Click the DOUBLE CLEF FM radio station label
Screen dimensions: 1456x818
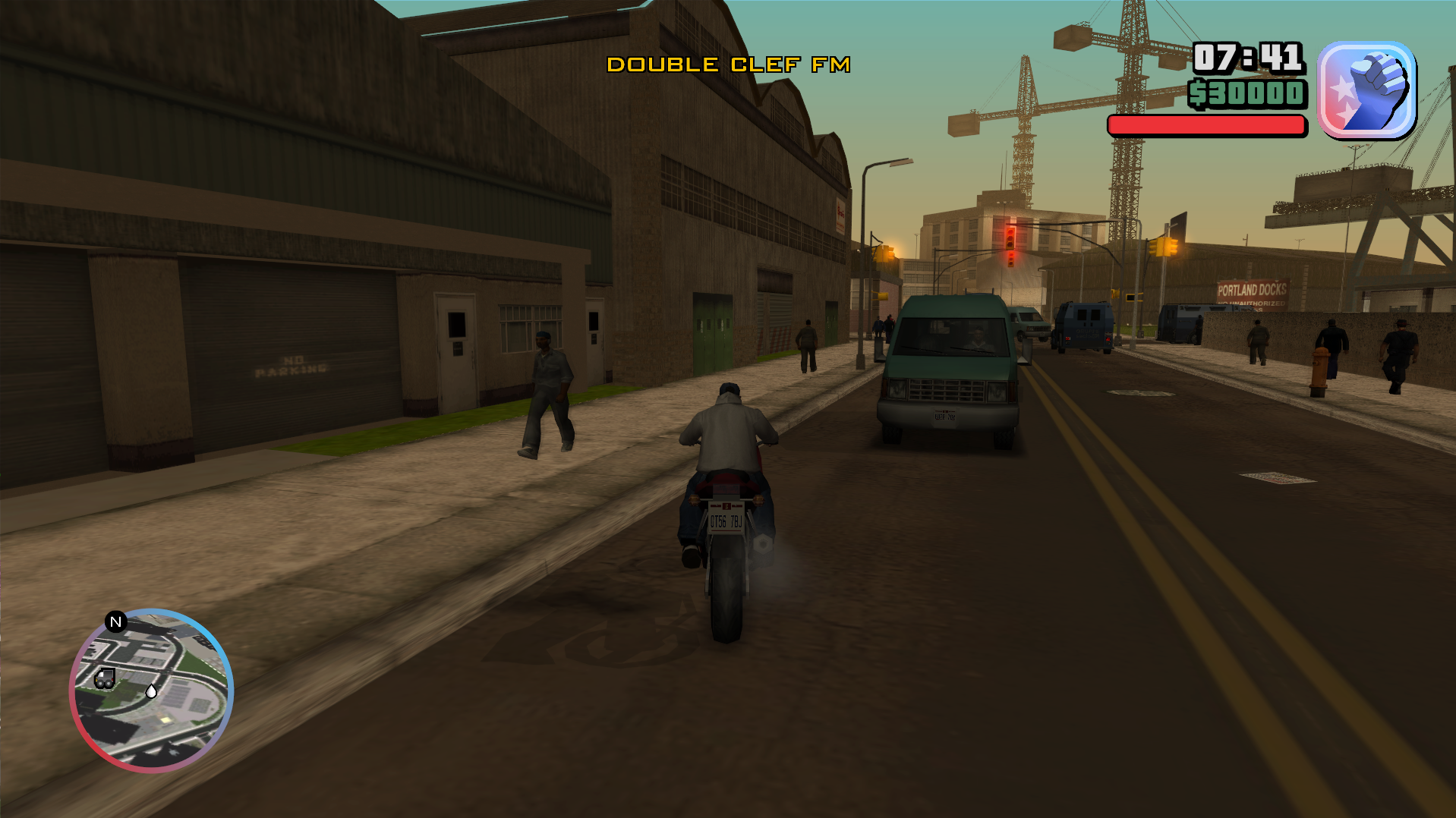(x=729, y=64)
